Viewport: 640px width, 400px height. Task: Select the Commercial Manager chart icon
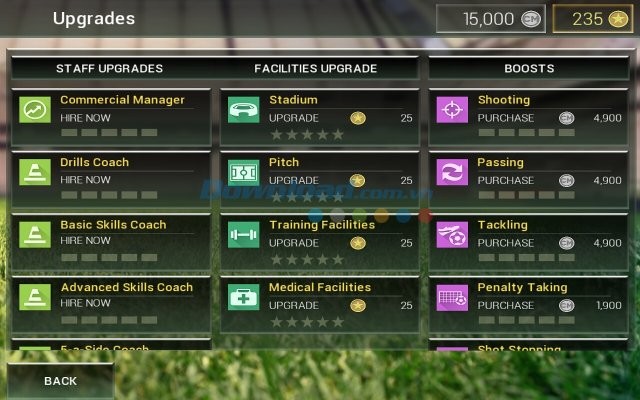pos(35,109)
